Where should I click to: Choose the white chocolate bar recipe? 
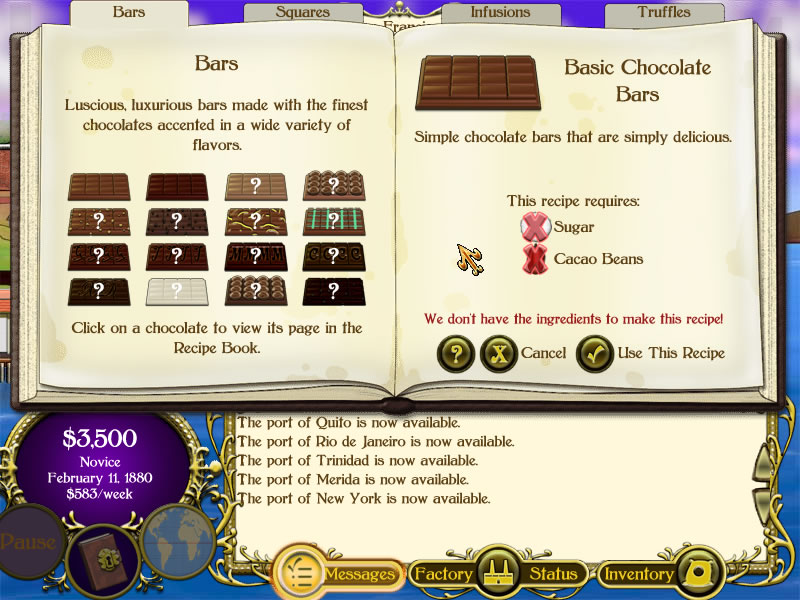[x=177, y=291]
